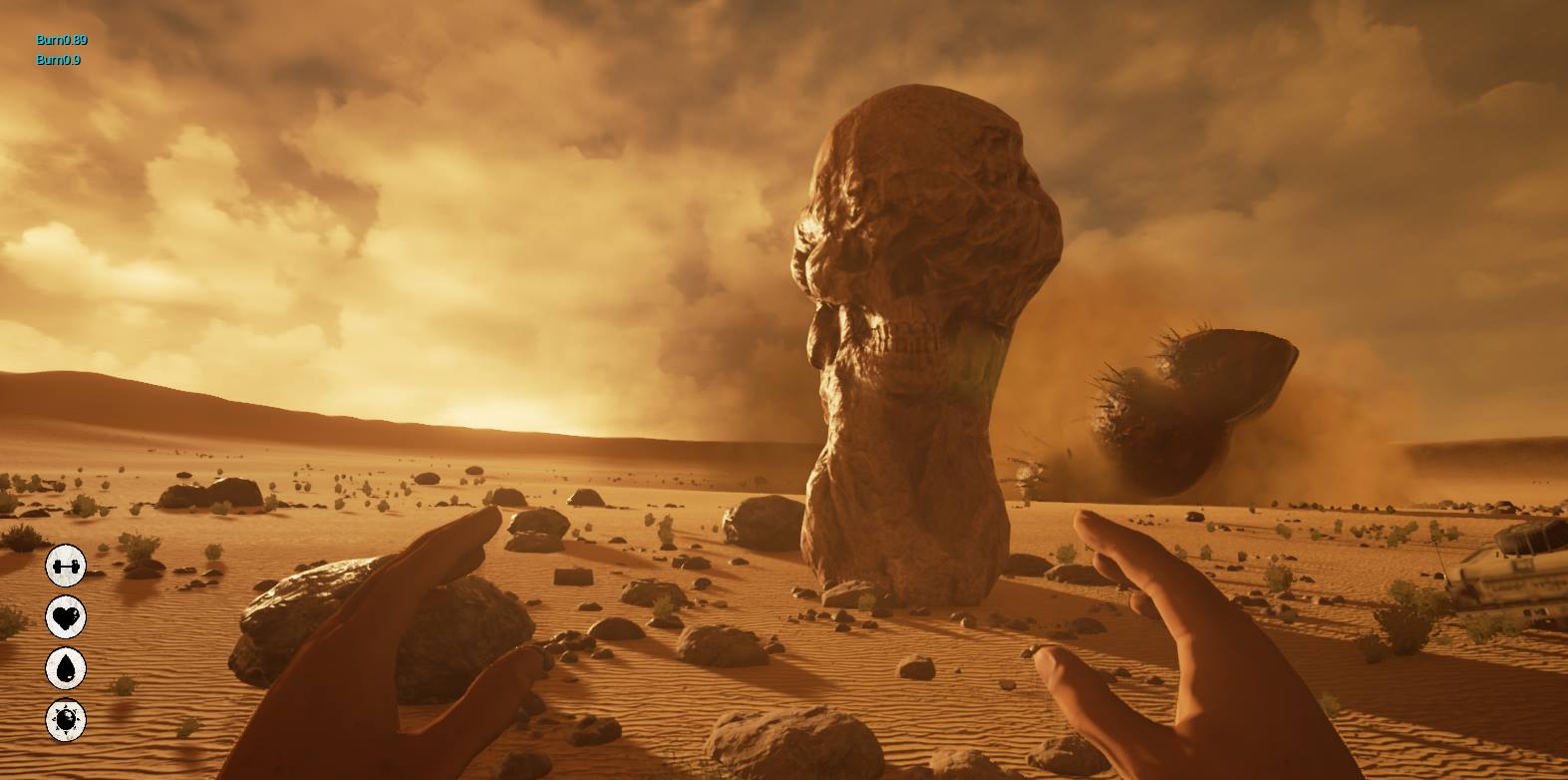Toggle the Burn0.89 debug readout
1568x780 pixels.
click(x=62, y=42)
